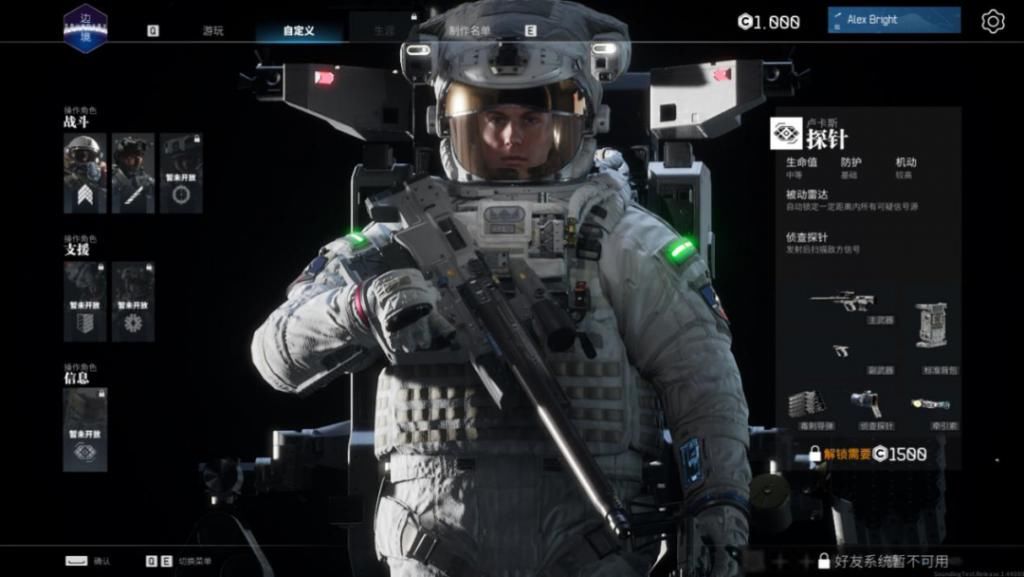Image resolution: width=1024 pixels, height=577 pixels.
Task: Click the hexagon game logo emblem
Action: point(85,27)
